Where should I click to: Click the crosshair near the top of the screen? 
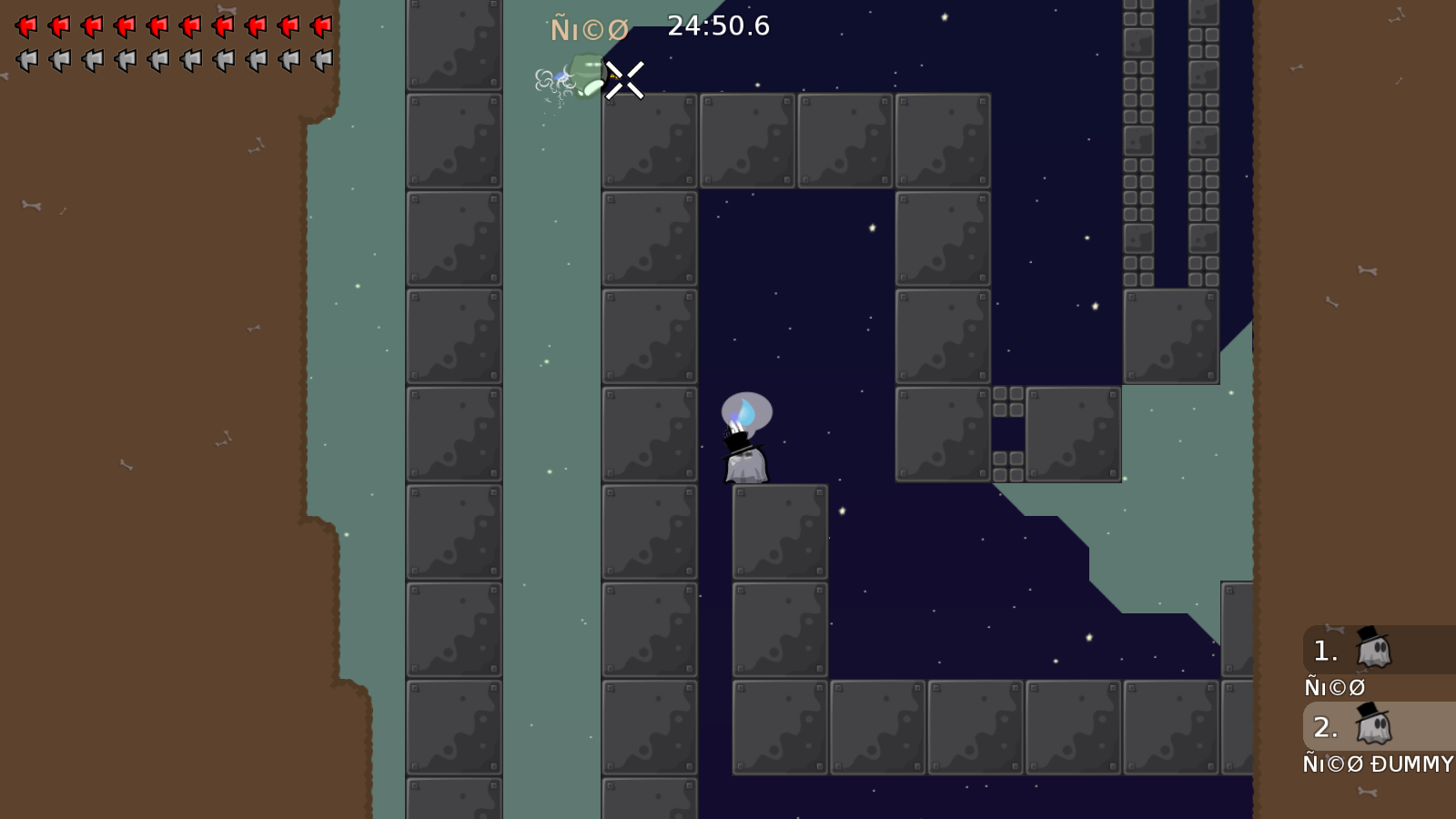pos(623,79)
